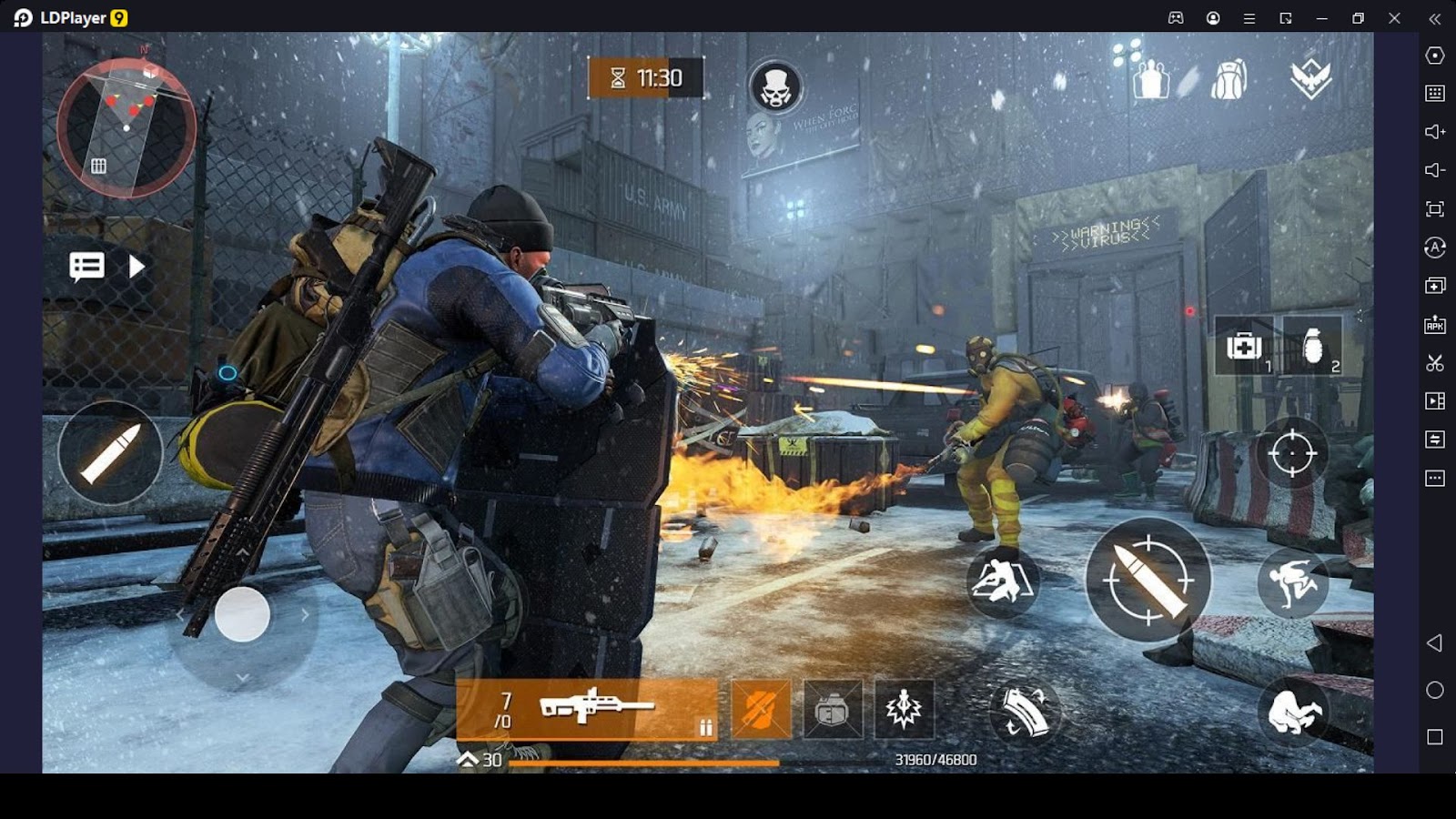This screenshot has height=819, width=1456.
Task: Fire with the main bullet crosshair button
Action: (1148, 580)
